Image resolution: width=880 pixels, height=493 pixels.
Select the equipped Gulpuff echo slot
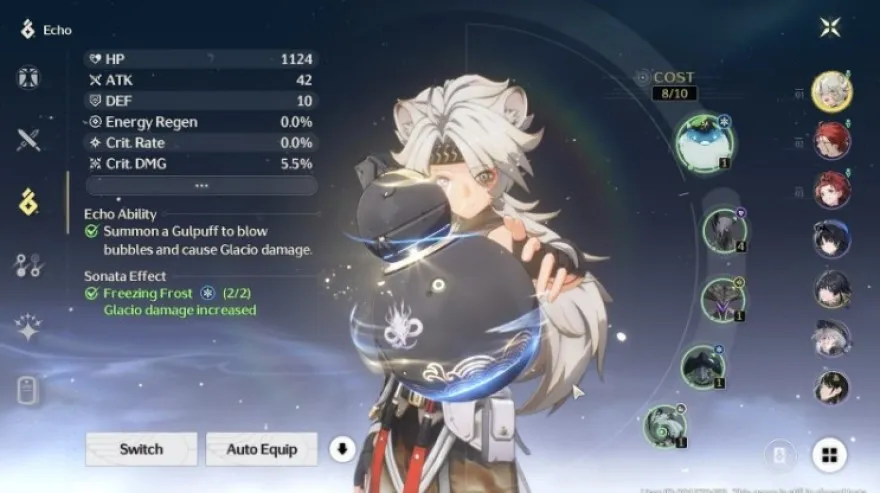point(705,144)
